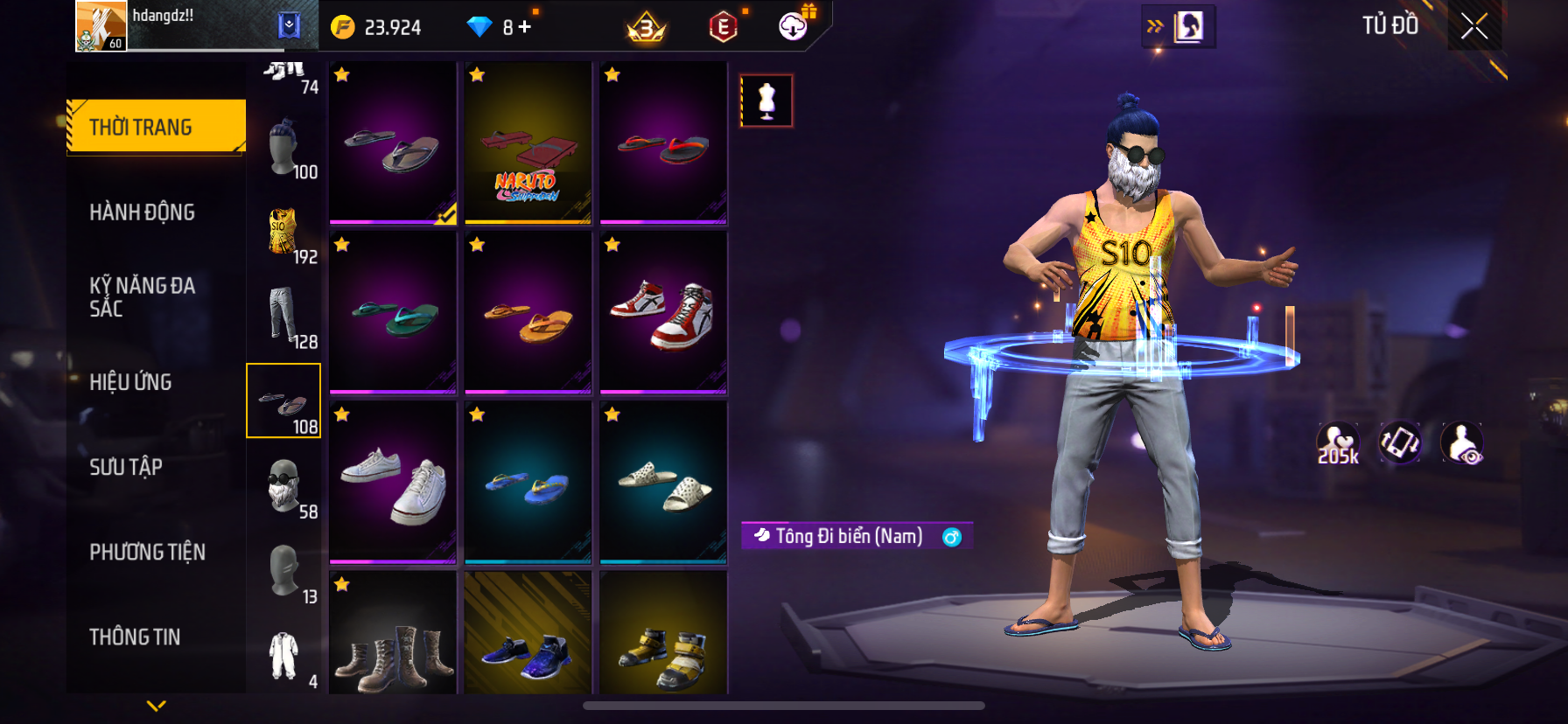Click the mannequin outfit preset icon
Viewport: 1568px width, 724px height.
(x=766, y=101)
